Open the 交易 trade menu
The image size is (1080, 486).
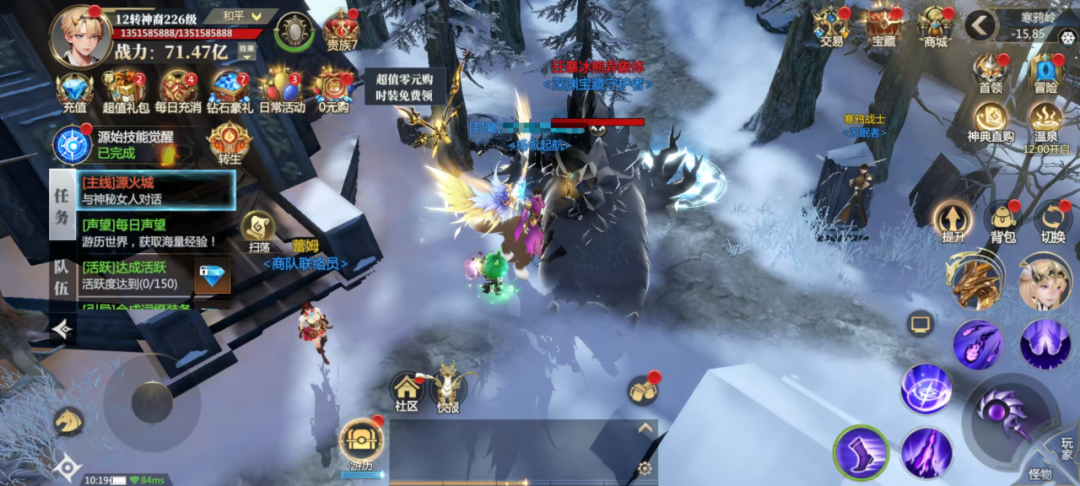tap(831, 24)
